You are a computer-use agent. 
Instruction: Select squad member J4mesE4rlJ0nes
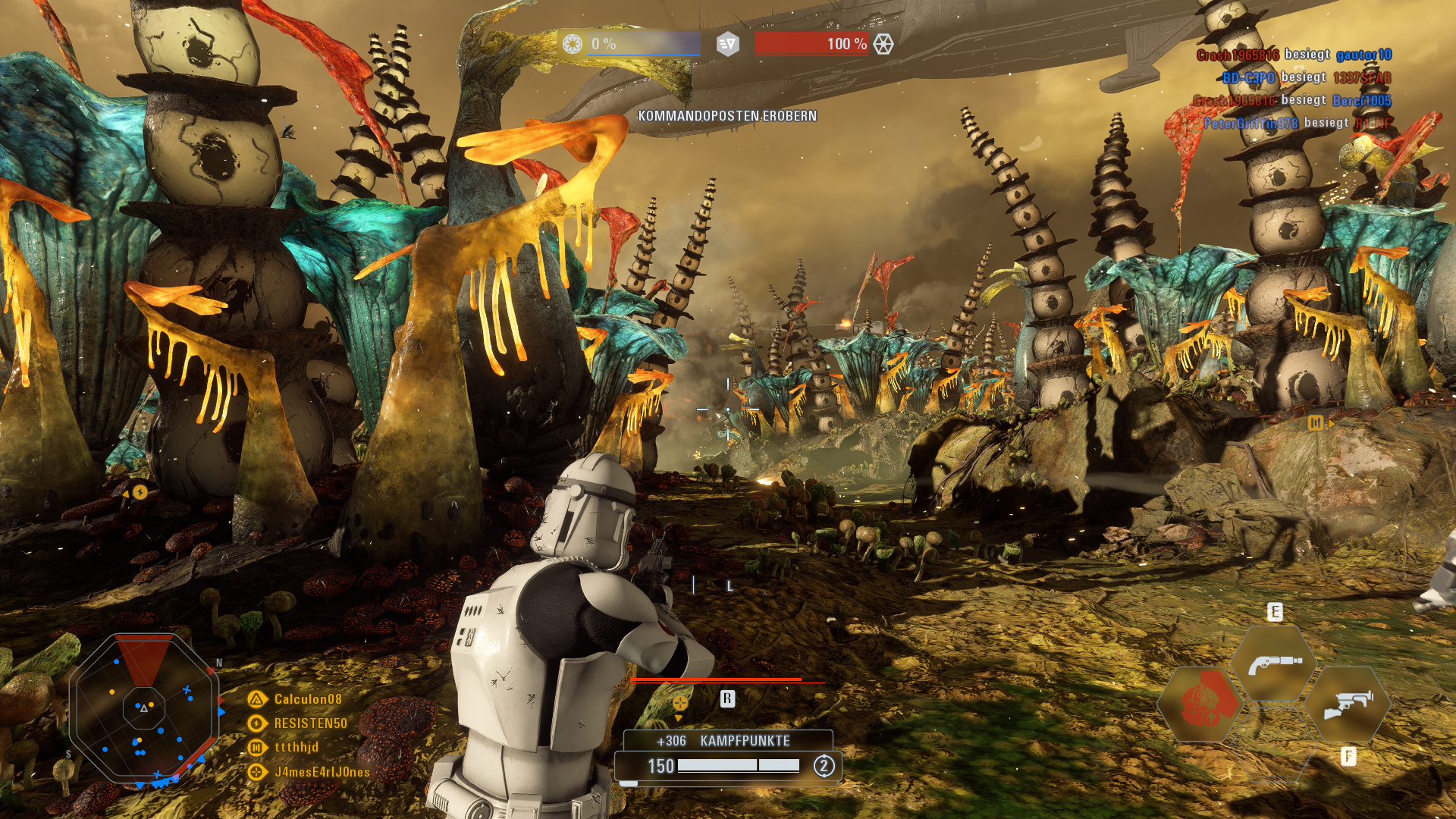click(x=322, y=772)
